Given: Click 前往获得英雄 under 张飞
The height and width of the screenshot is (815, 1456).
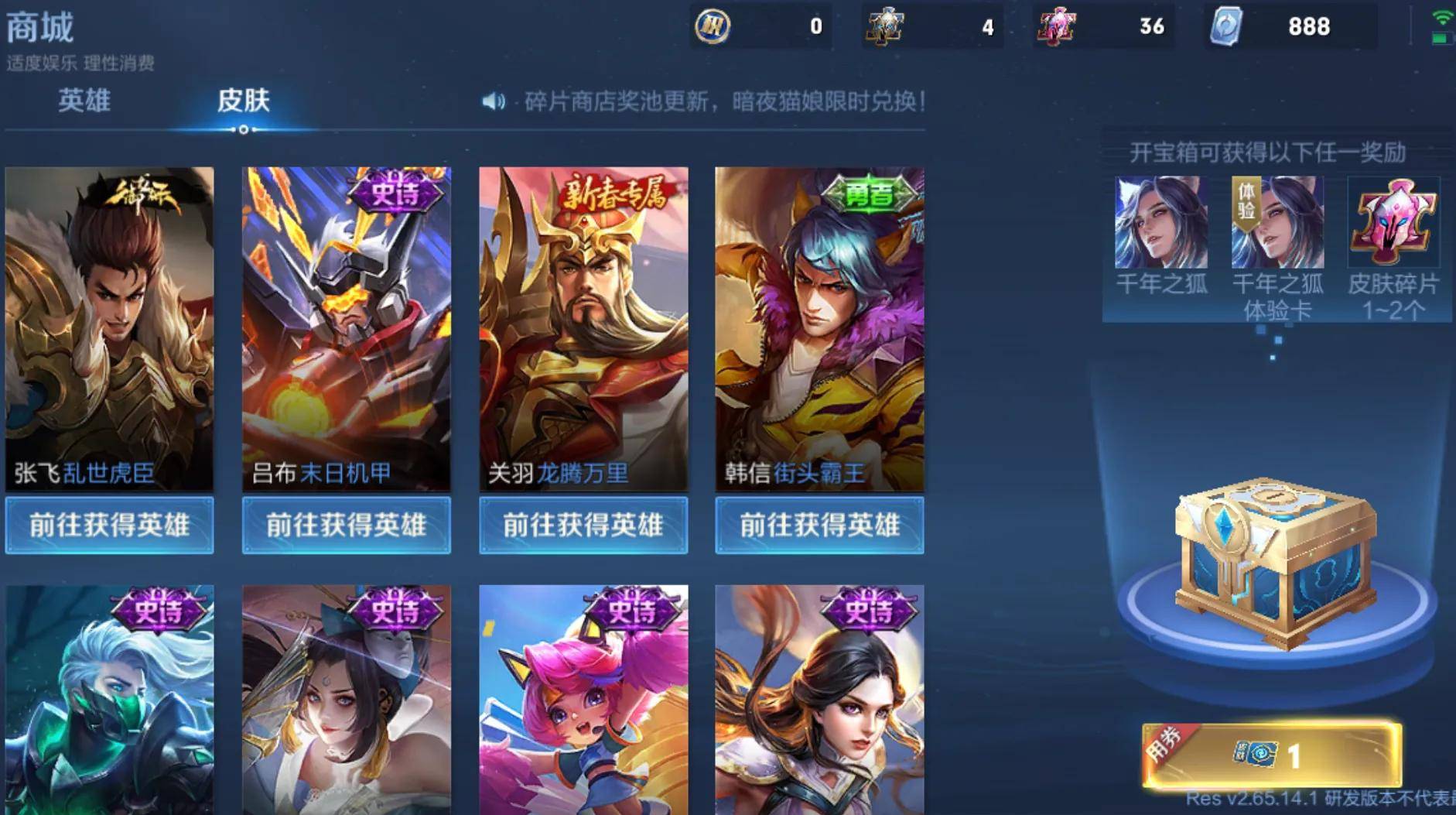Looking at the screenshot, I should 110,526.
